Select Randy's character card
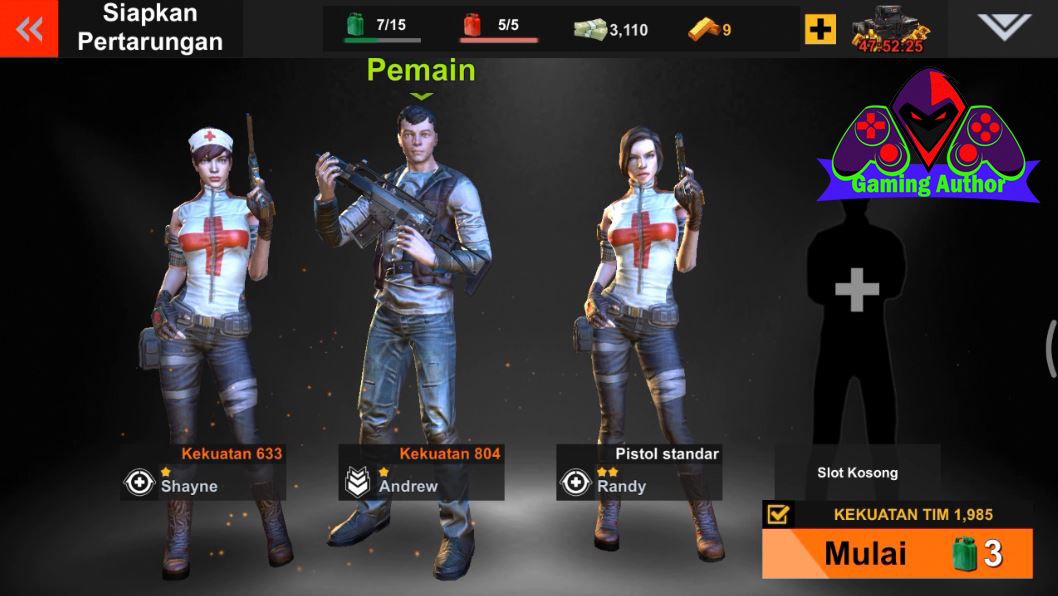1058x596 pixels. (639, 471)
